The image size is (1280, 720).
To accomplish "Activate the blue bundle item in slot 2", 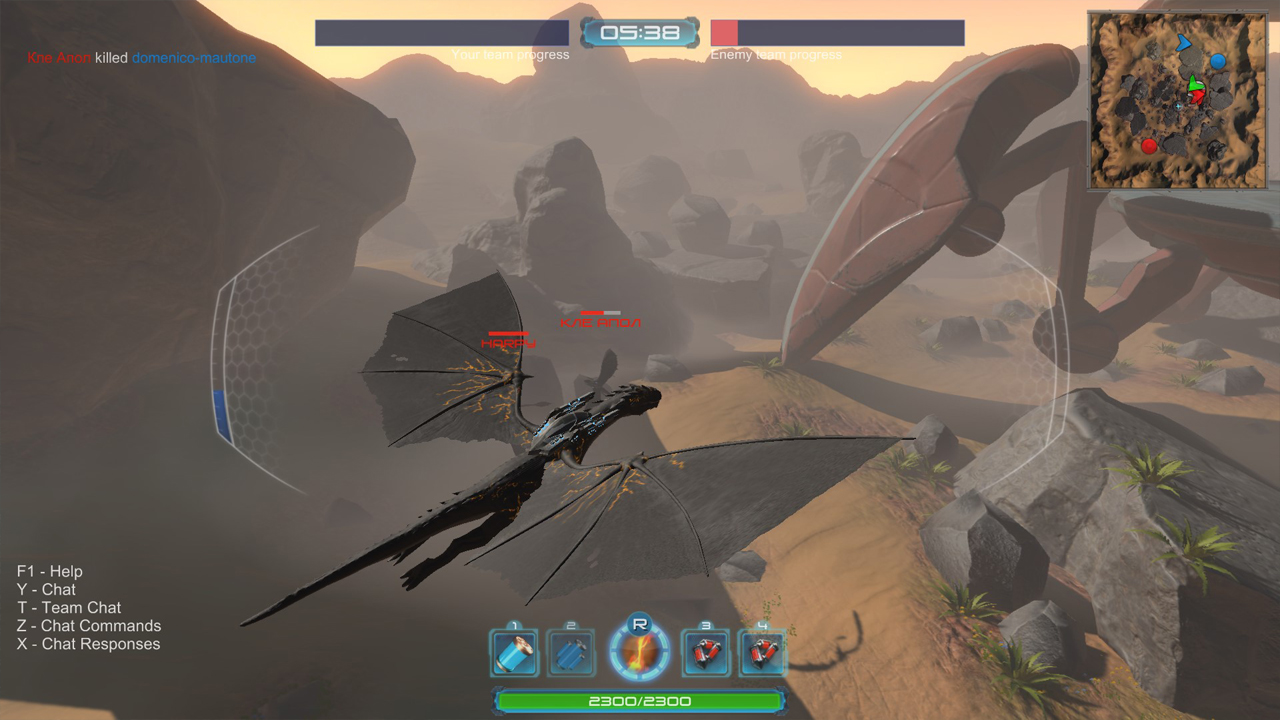I will click(x=571, y=651).
